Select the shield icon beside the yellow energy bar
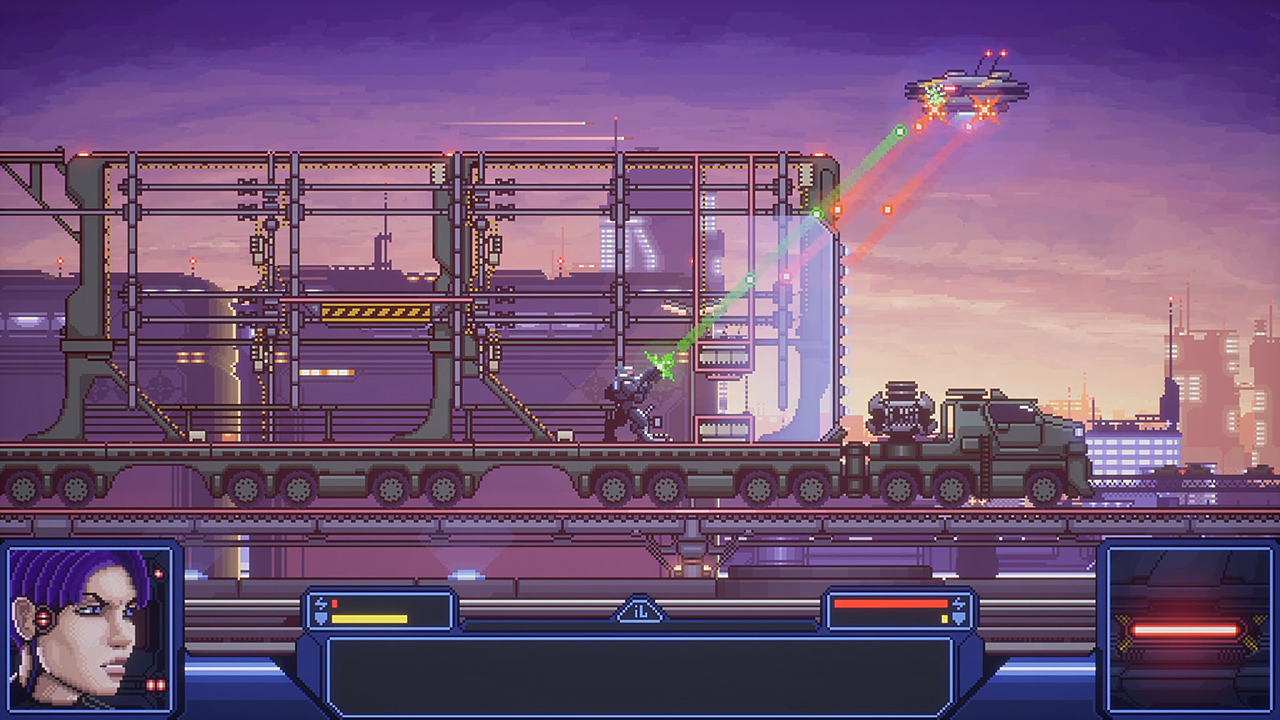The image size is (1280, 720). (x=321, y=618)
